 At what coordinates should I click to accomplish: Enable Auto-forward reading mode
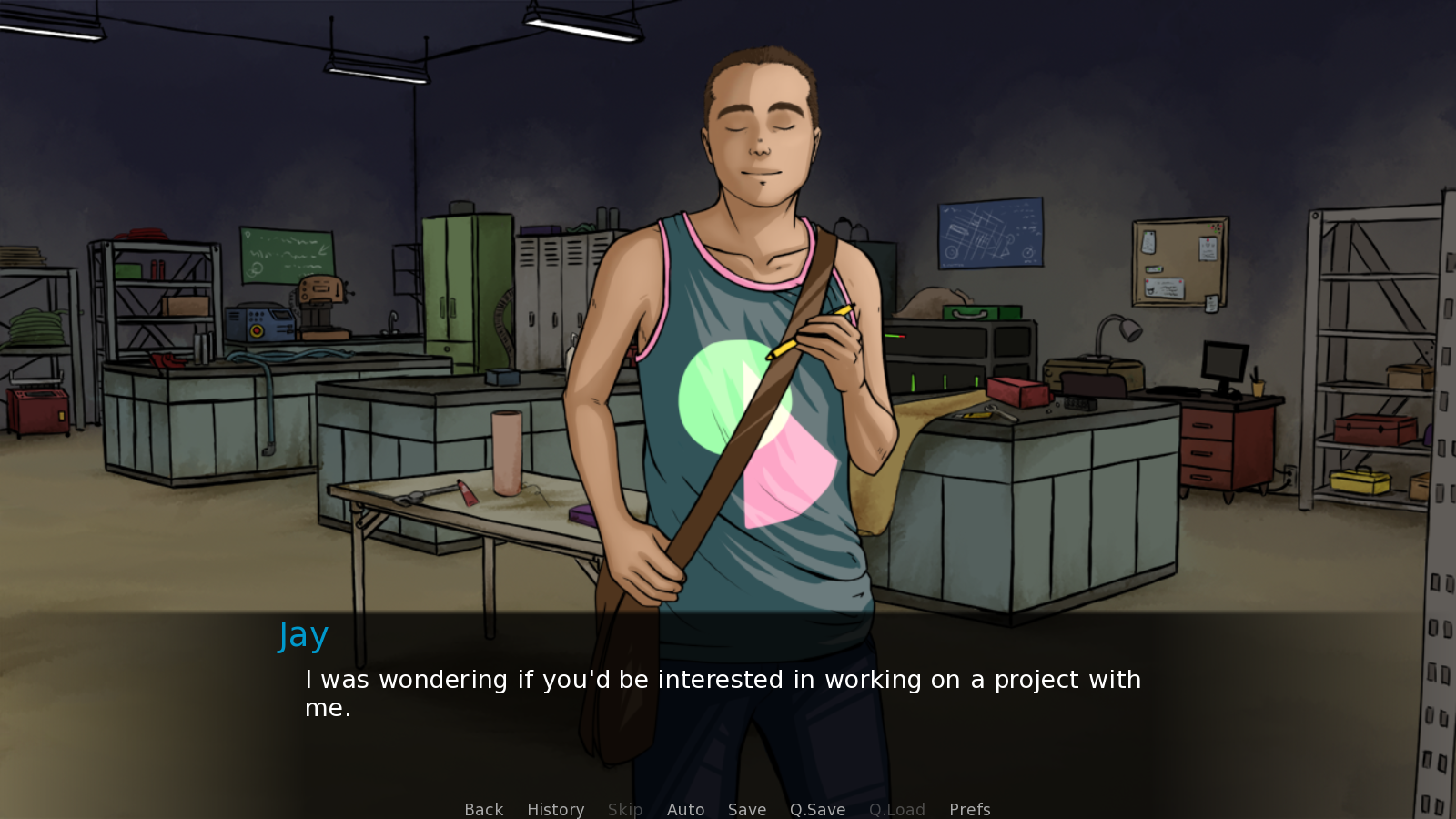point(685,809)
